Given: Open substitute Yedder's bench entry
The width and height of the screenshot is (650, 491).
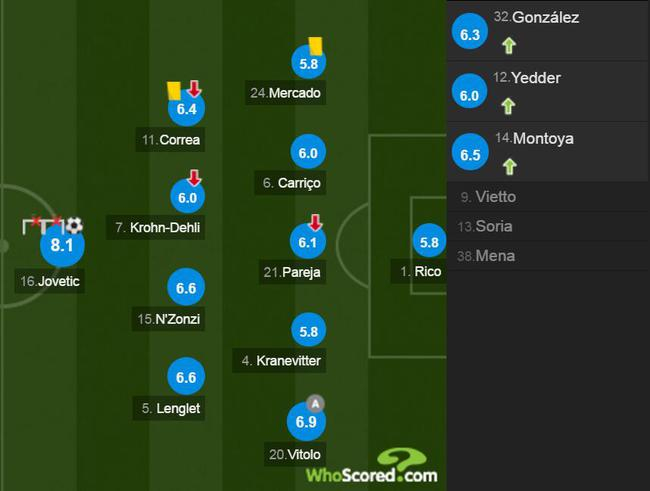Looking at the screenshot, I should (x=547, y=90).
